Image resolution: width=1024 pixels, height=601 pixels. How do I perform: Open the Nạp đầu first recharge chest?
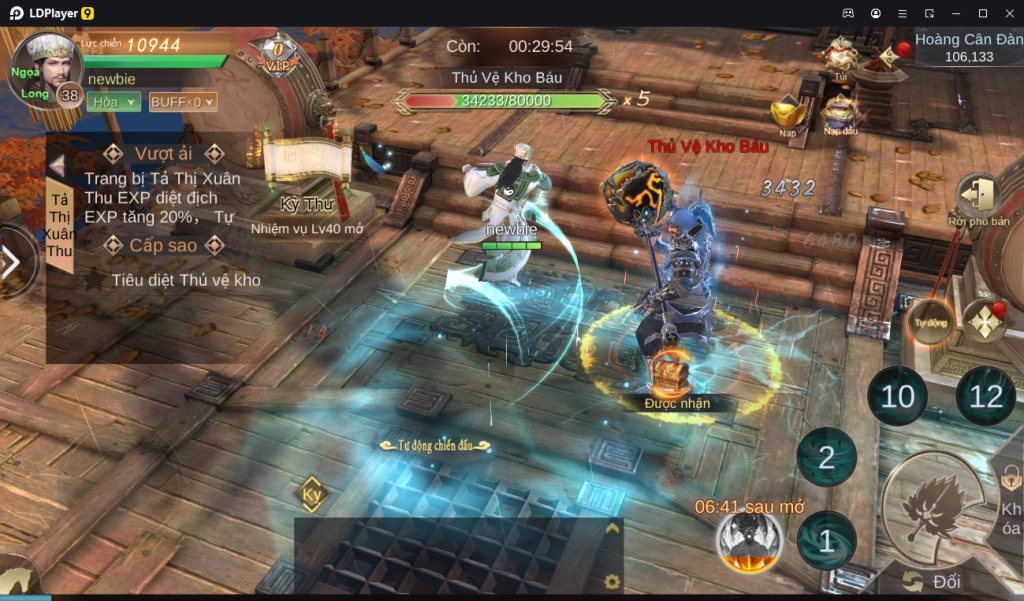pyautogui.click(x=840, y=112)
